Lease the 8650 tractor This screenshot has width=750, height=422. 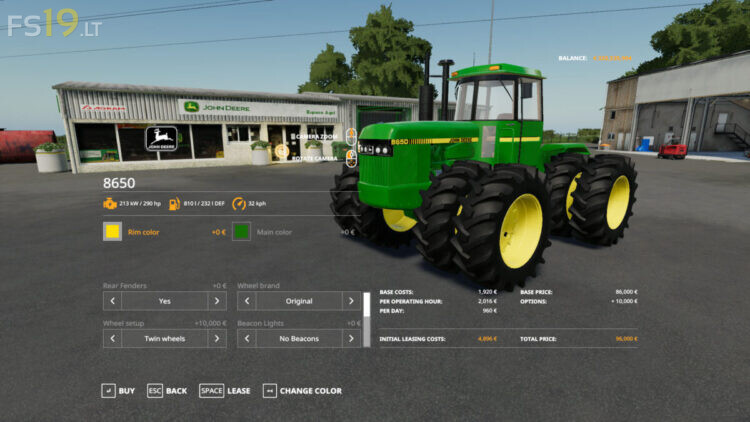pos(225,391)
